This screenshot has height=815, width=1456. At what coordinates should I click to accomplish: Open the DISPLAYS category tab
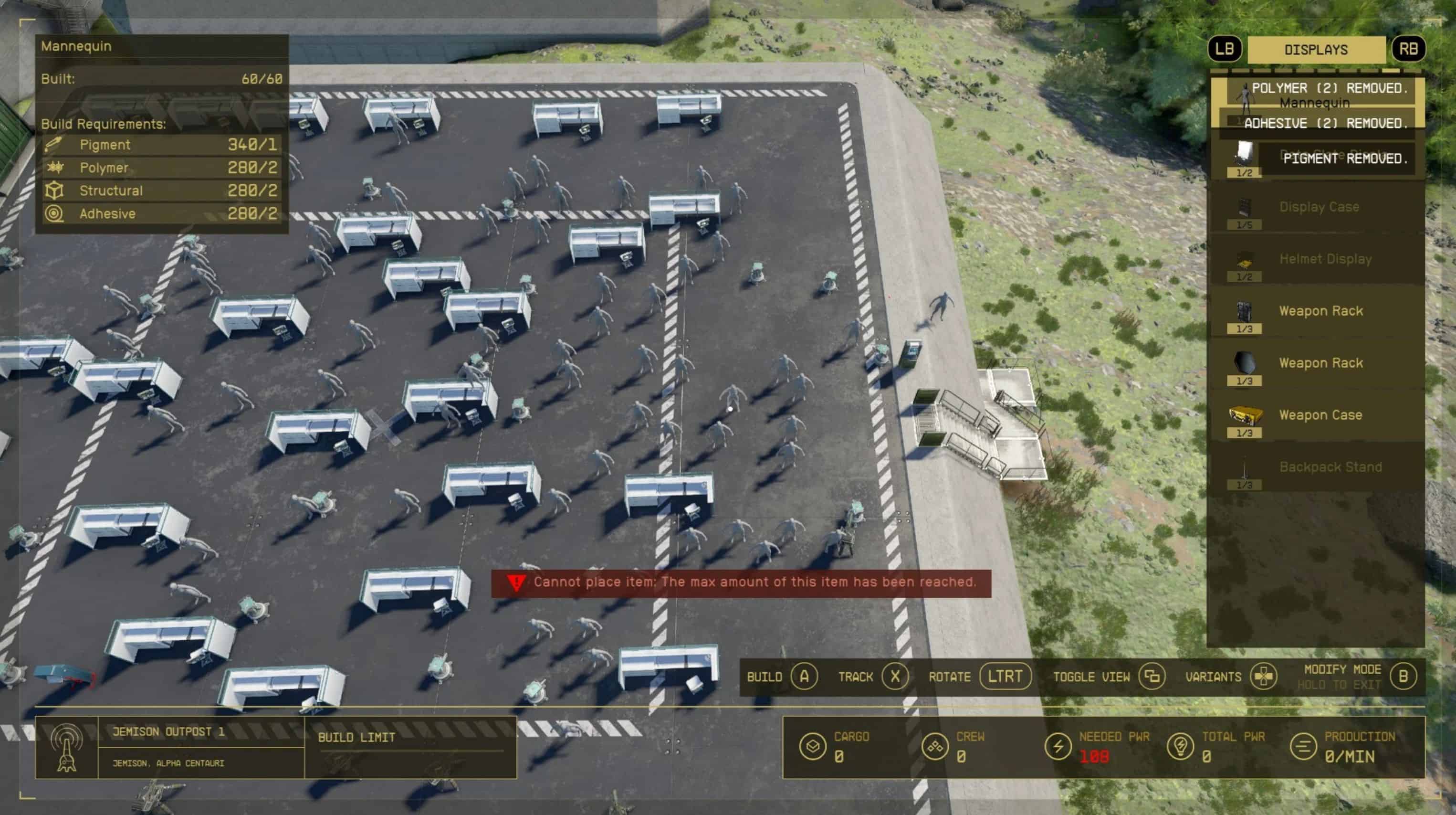[x=1316, y=50]
